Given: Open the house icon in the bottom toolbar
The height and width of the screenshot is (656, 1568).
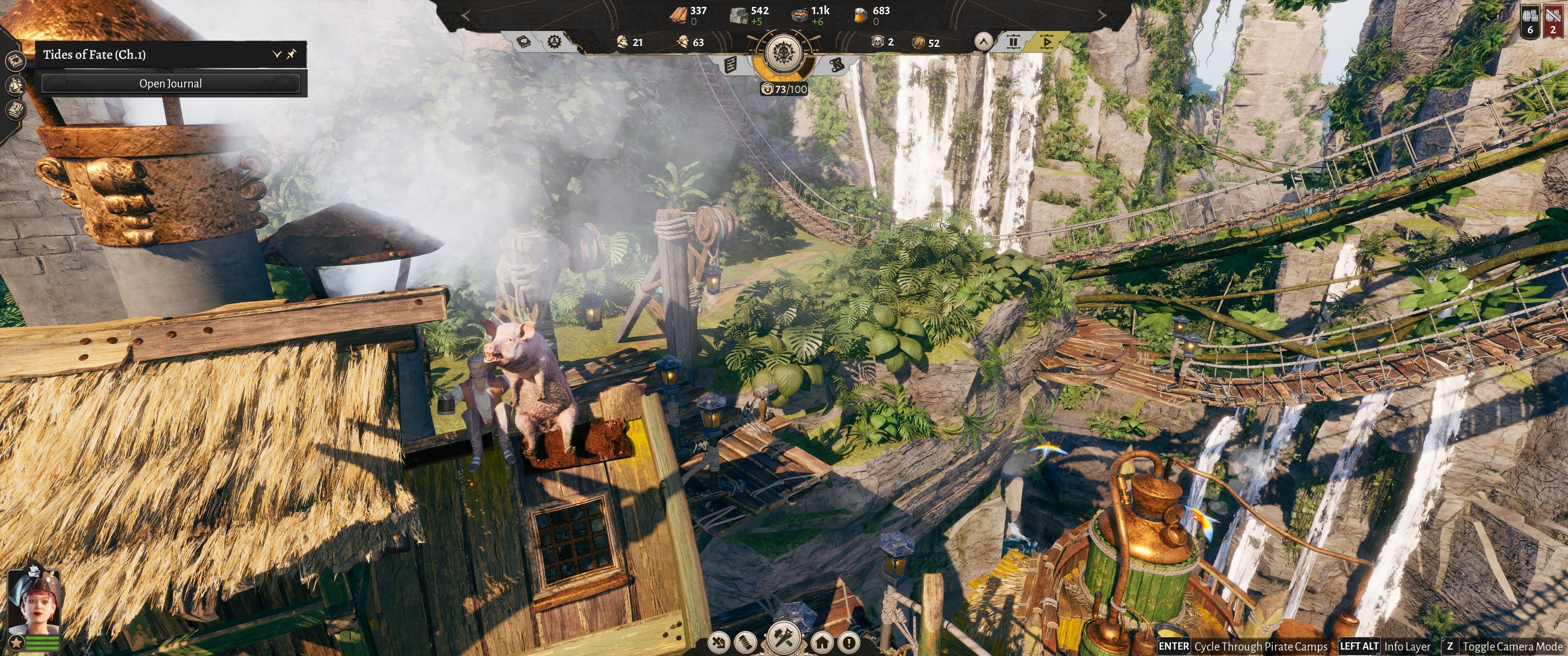Looking at the screenshot, I should [822, 641].
